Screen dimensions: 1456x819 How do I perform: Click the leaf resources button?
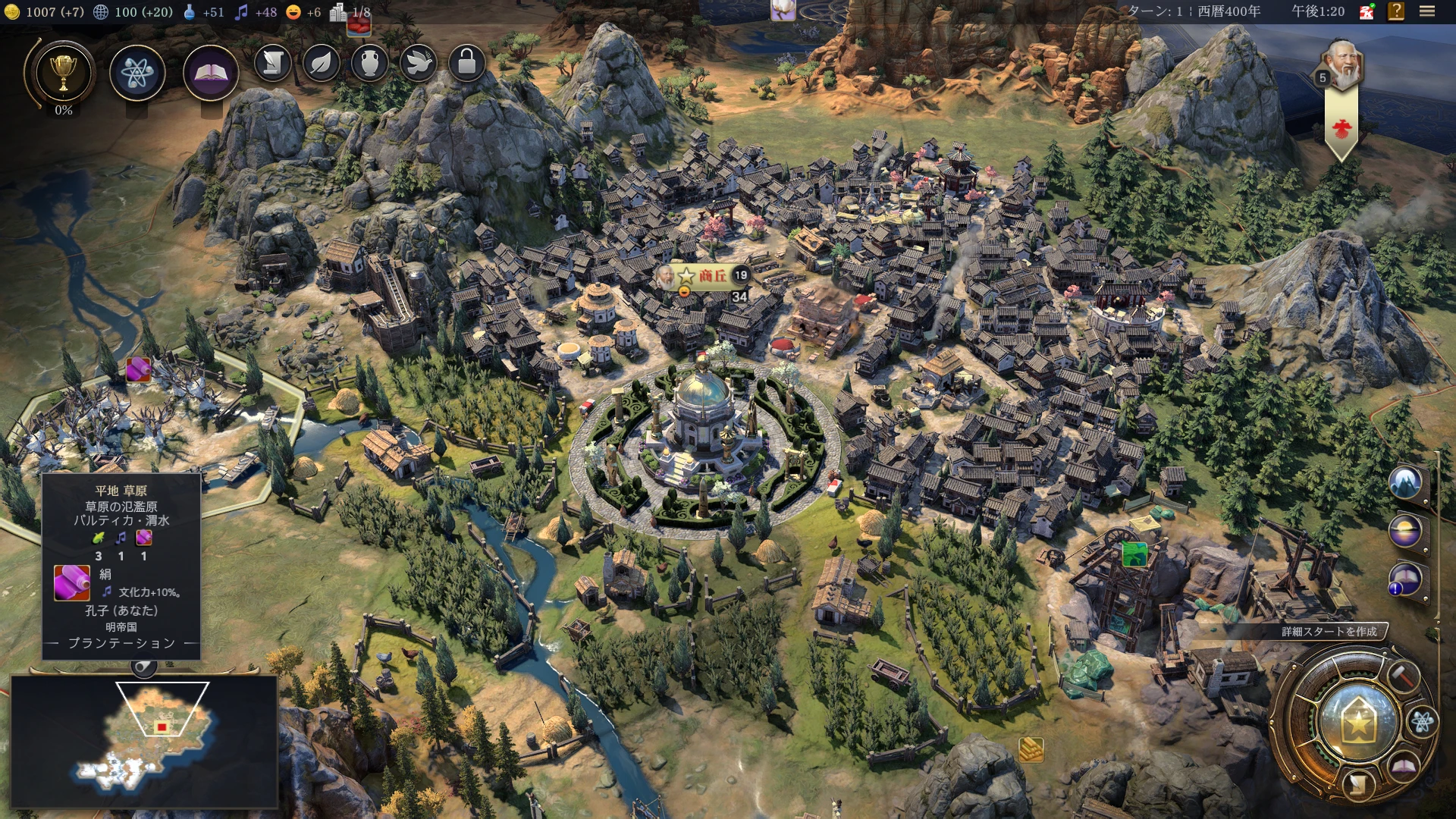pos(322,64)
